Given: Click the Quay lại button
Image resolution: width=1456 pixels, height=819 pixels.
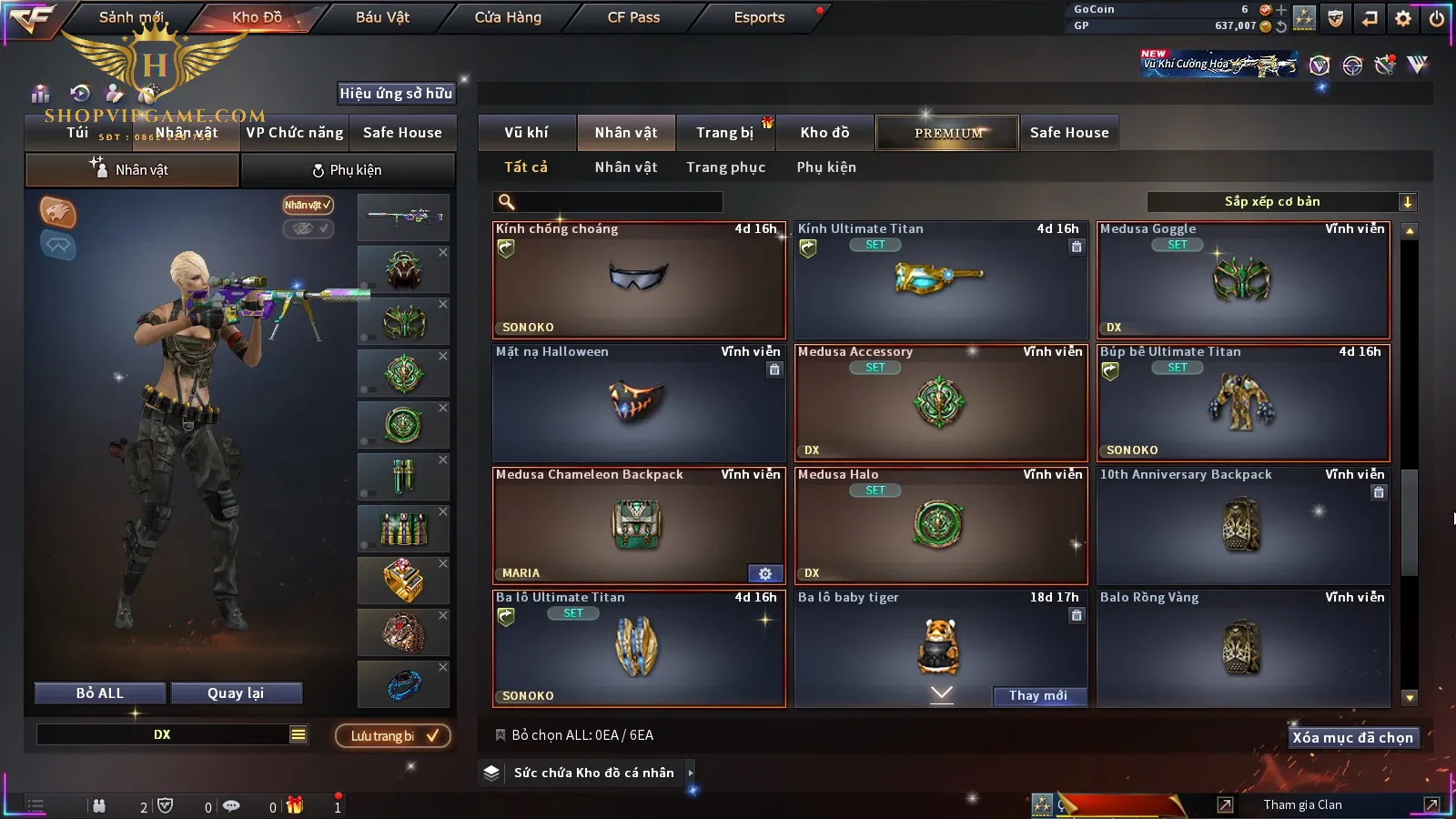Looking at the screenshot, I should pyautogui.click(x=236, y=693).
